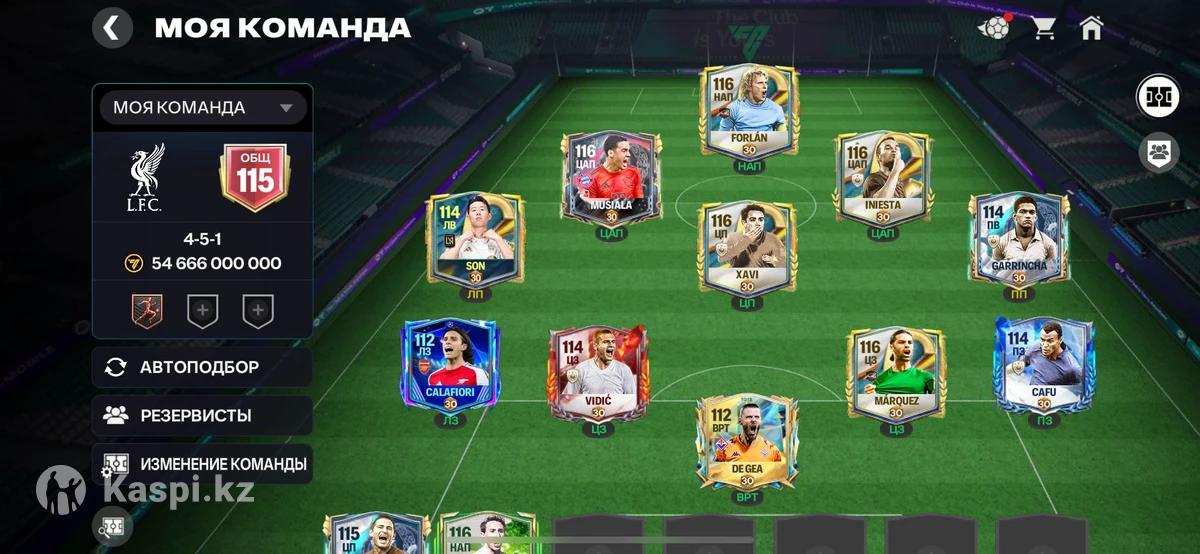Viewport: 1200px width, 554px height.
Task: Open the shopping cart store
Action: coord(1044,28)
